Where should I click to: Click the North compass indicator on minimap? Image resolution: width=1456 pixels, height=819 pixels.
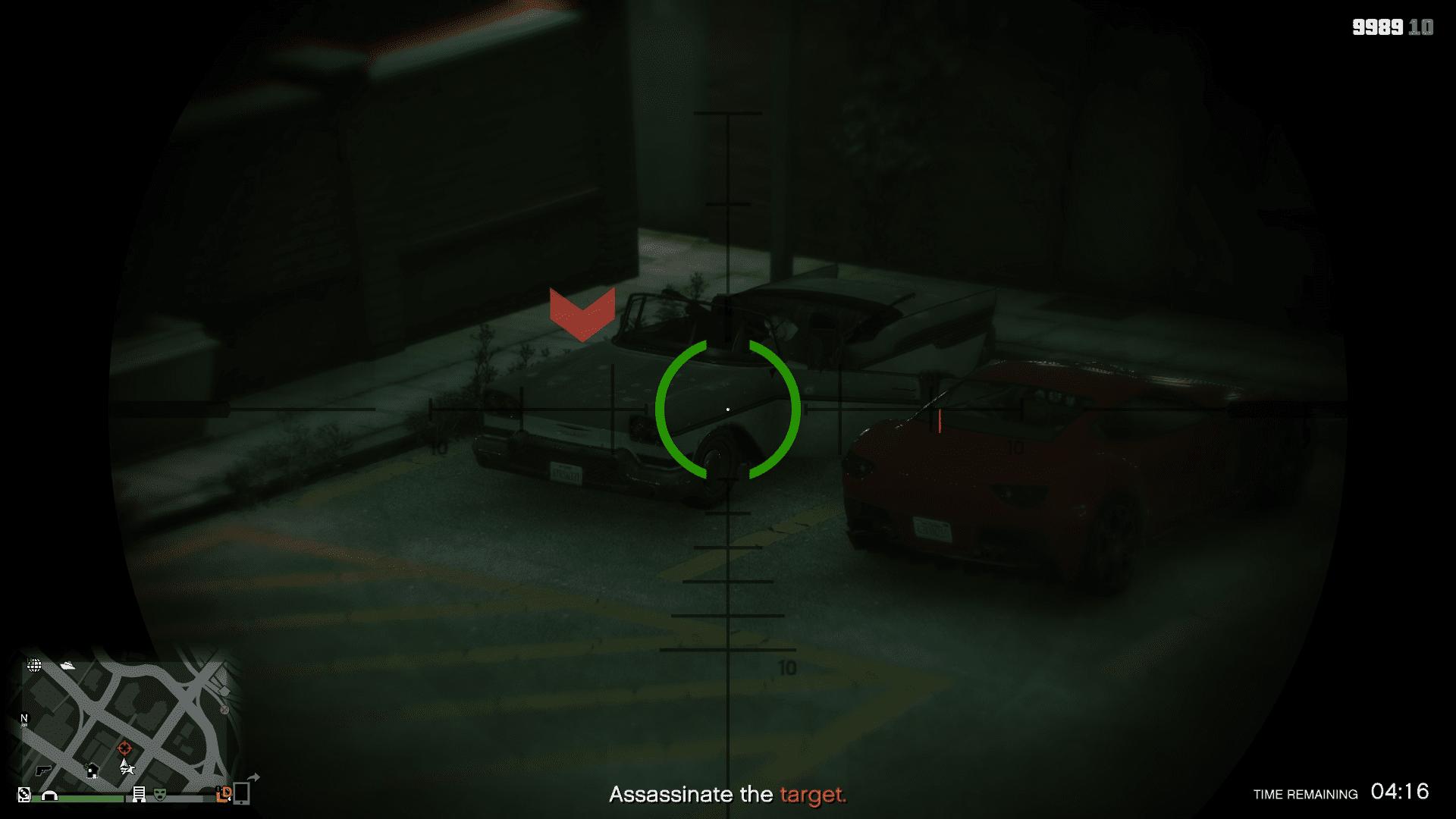click(x=24, y=719)
